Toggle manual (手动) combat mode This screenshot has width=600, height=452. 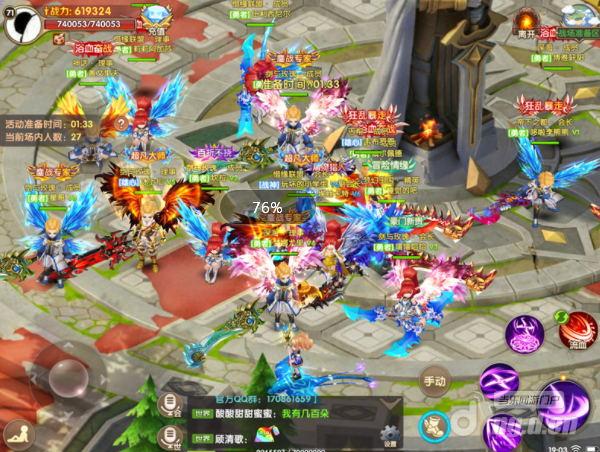(x=434, y=380)
